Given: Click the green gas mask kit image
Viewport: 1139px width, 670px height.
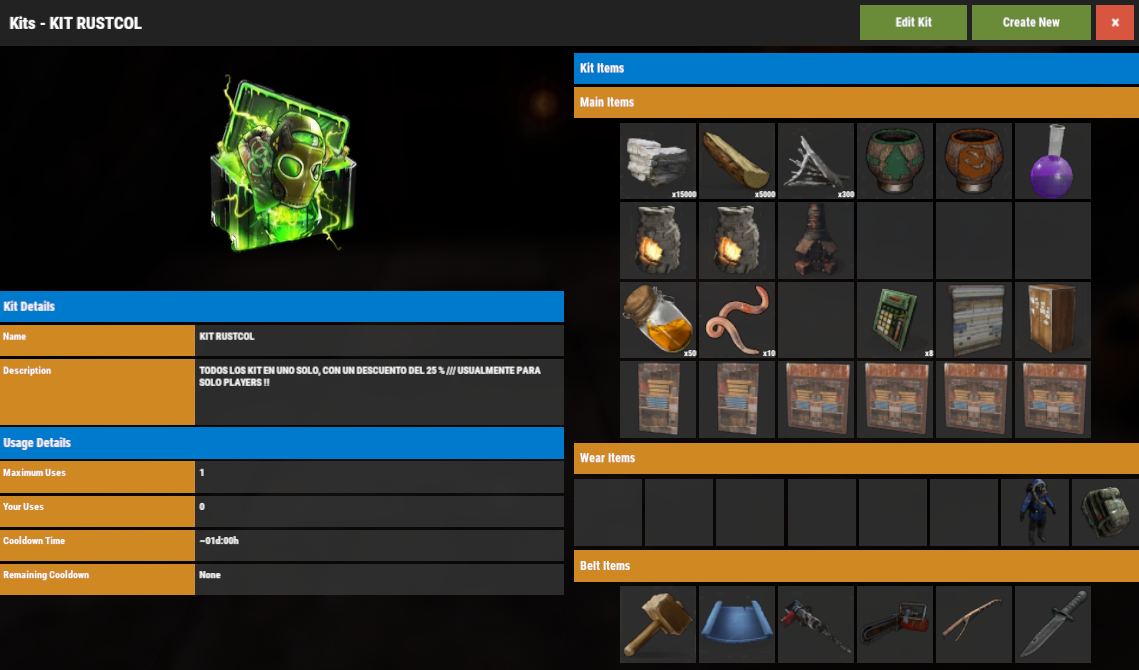Looking at the screenshot, I should (x=282, y=165).
